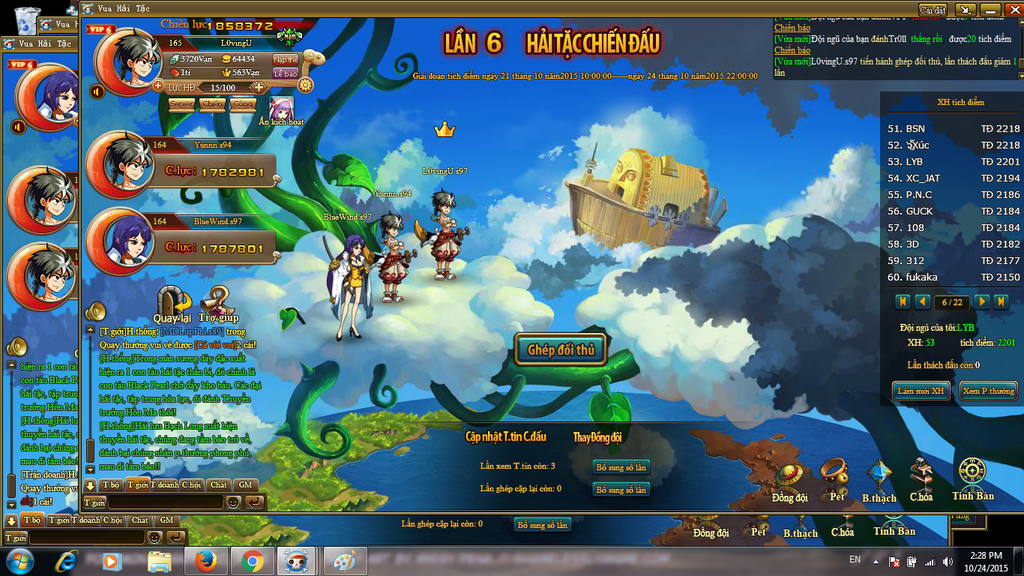The height and width of the screenshot is (576, 1024).
Task: Jump to the last ranking page
Action: pos(1001,301)
